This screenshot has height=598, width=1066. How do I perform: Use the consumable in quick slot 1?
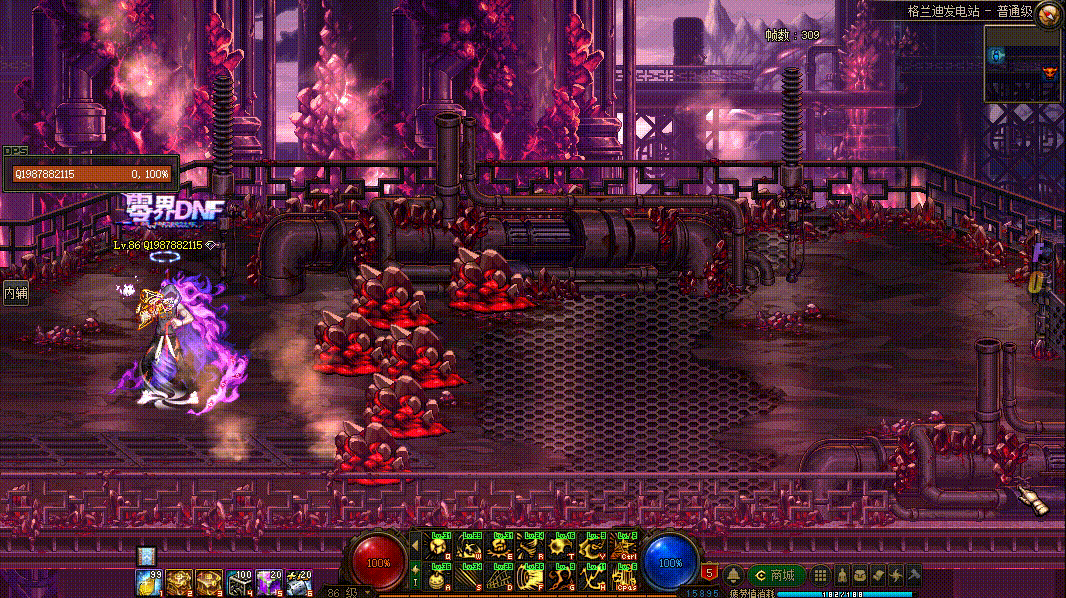tap(149, 581)
